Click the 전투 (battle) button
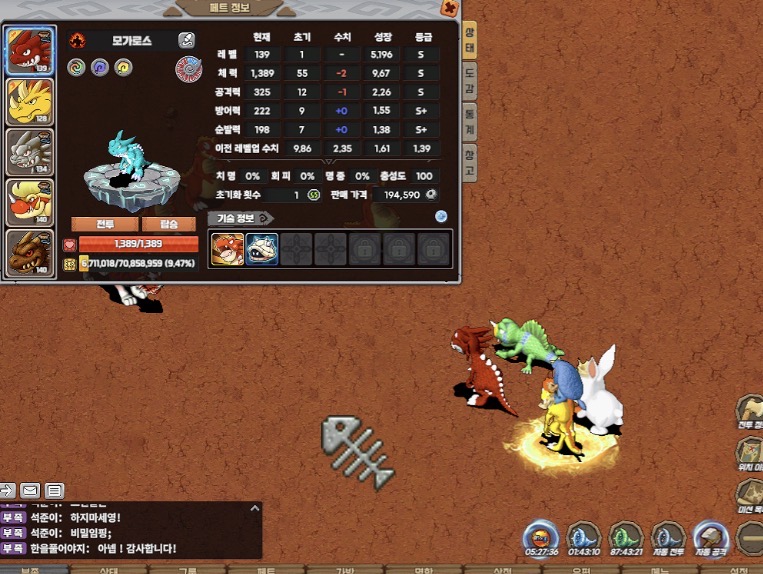The width and height of the screenshot is (763, 574). 103,224
